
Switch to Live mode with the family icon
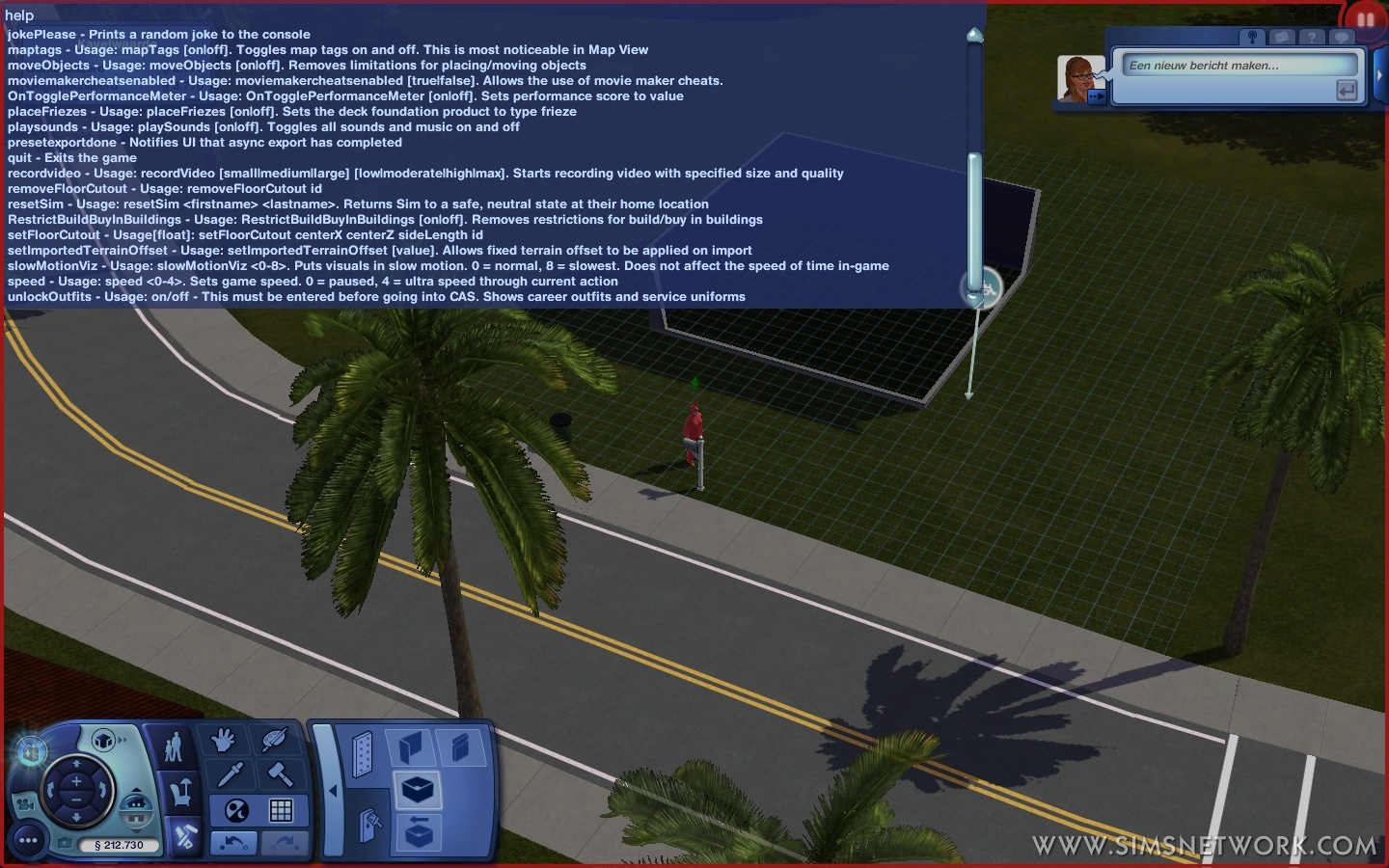click(x=175, y=747)
